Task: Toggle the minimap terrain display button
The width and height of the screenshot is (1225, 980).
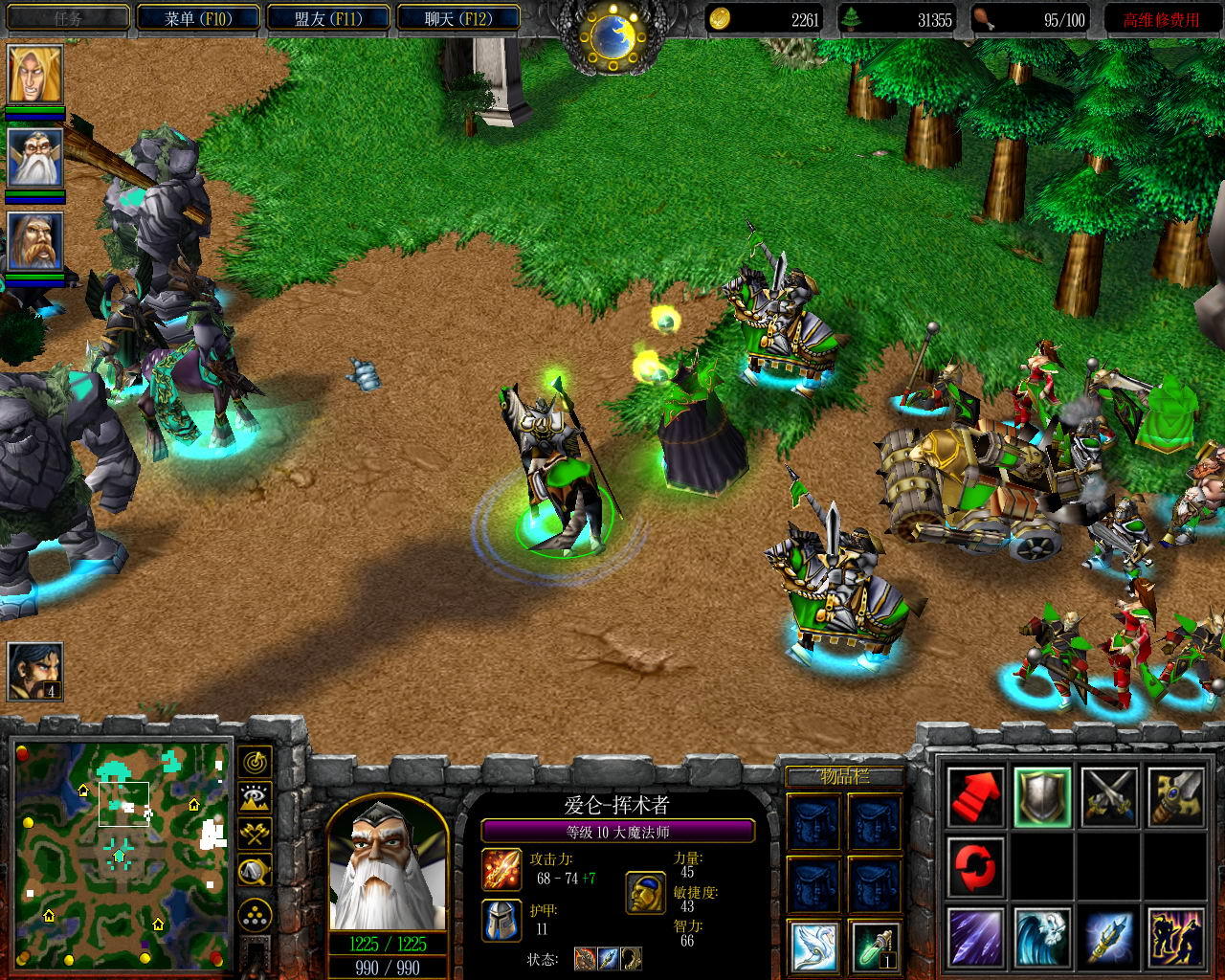Action: 256,798
